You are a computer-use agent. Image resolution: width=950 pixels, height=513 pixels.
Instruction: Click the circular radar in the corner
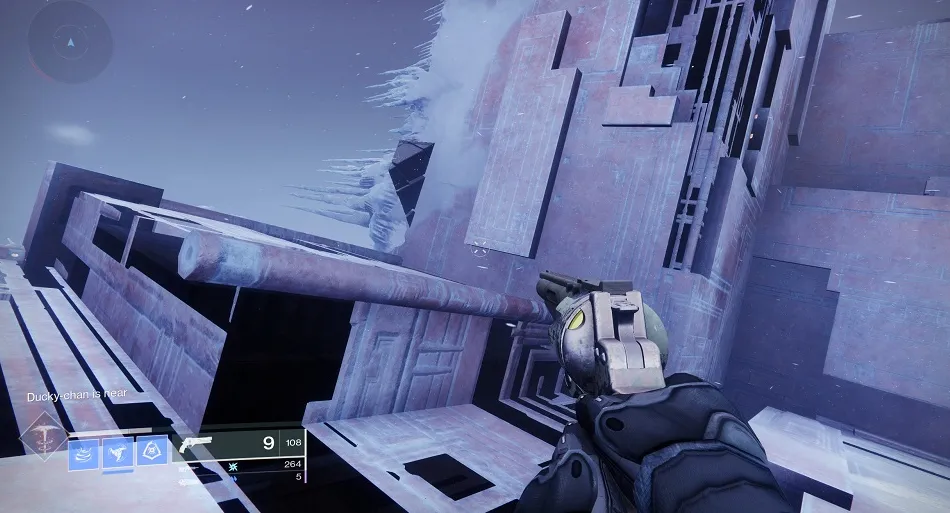click(x=68, y=42)
